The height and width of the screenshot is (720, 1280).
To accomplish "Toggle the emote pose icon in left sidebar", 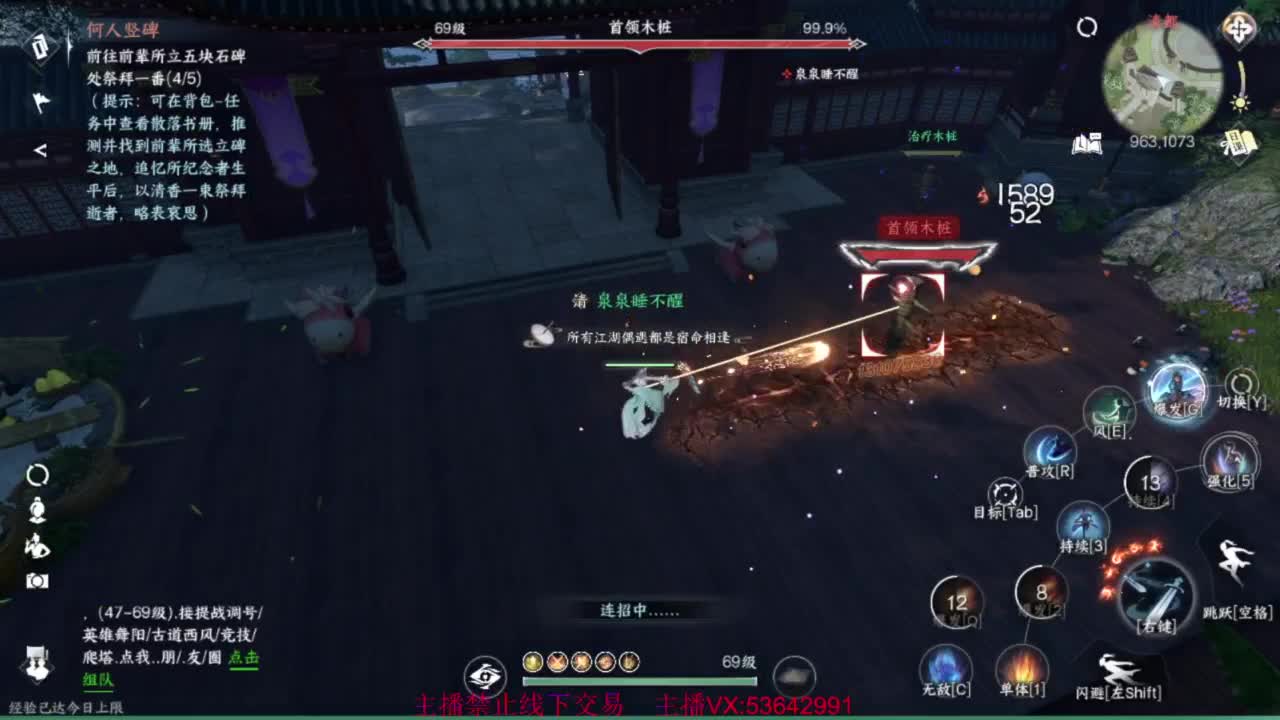I will (36, 548).
